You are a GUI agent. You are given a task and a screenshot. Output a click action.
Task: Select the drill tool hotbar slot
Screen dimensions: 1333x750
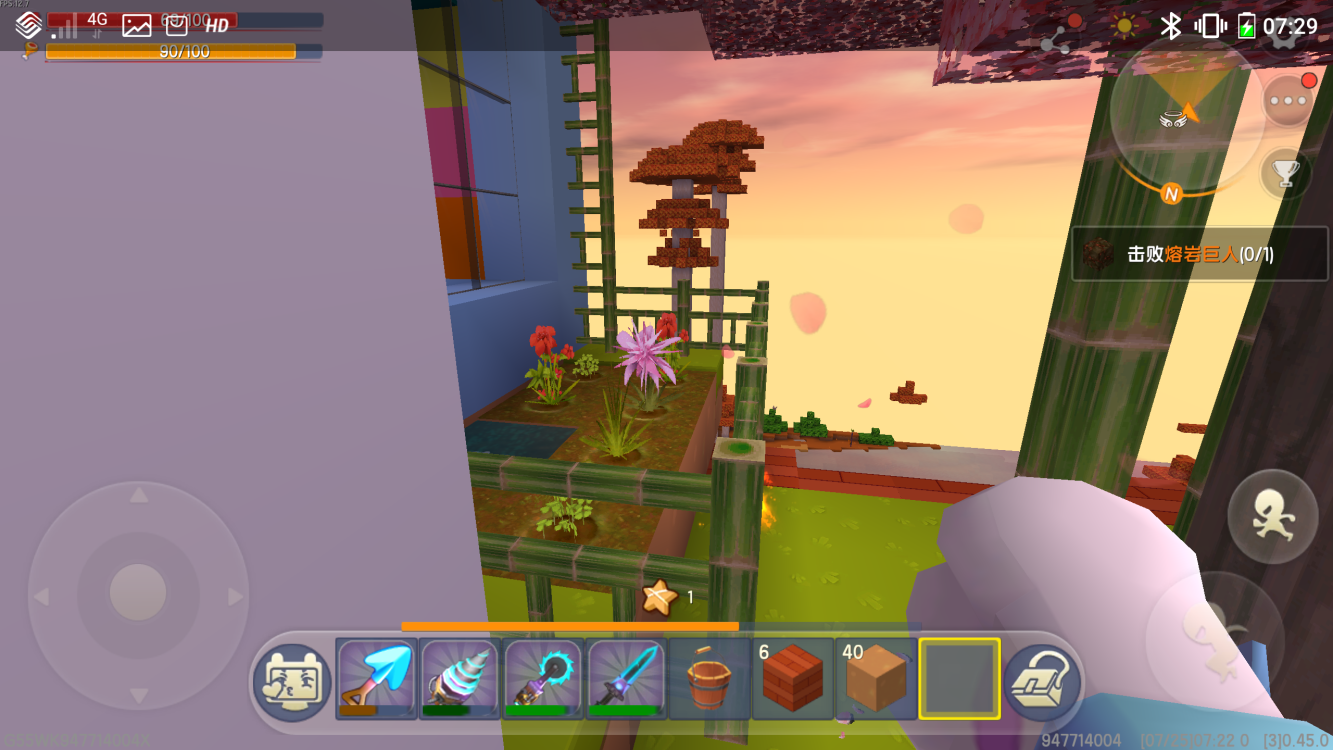(x=460, y=678)
